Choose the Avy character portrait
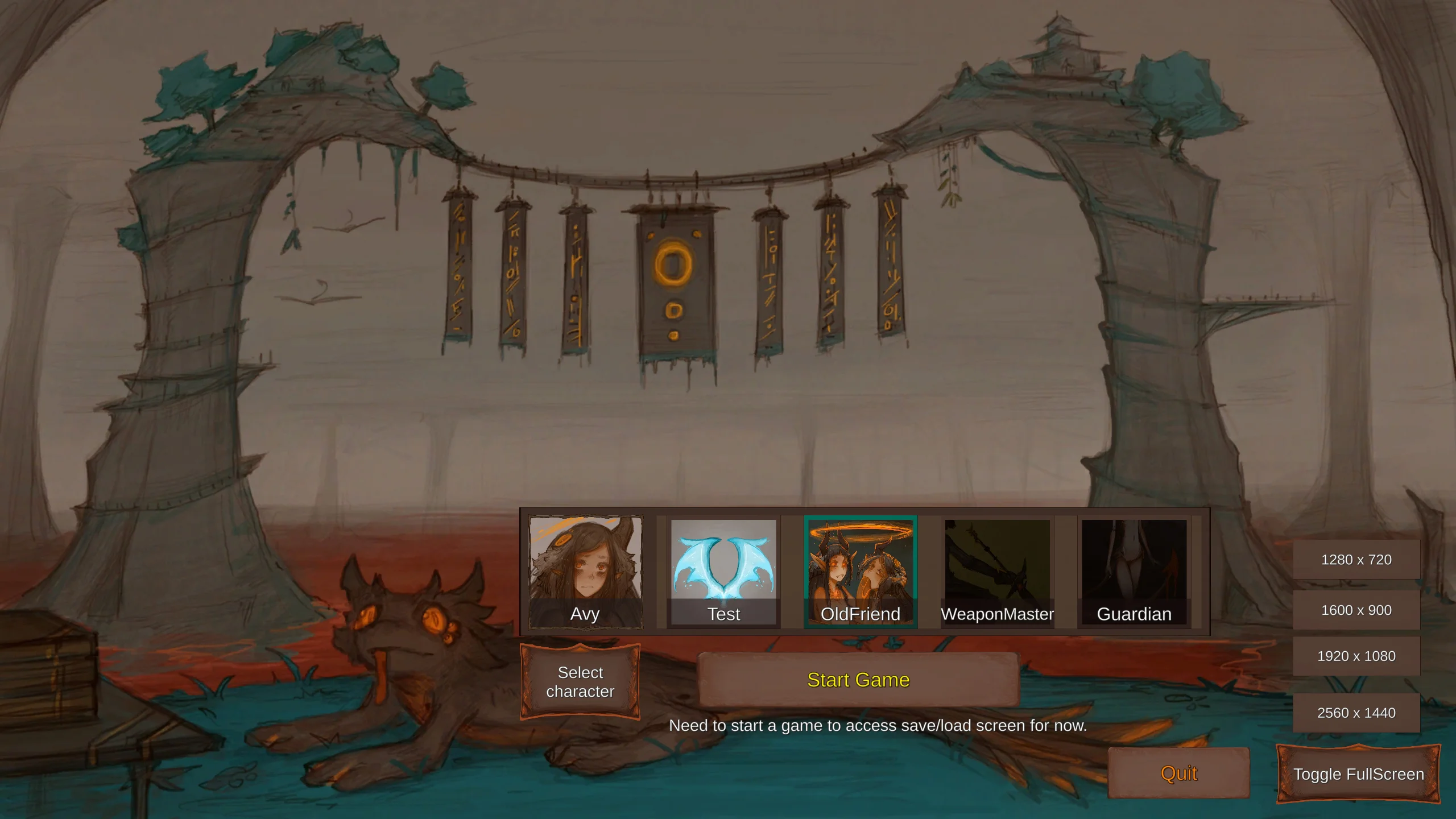 click(585, 571)
